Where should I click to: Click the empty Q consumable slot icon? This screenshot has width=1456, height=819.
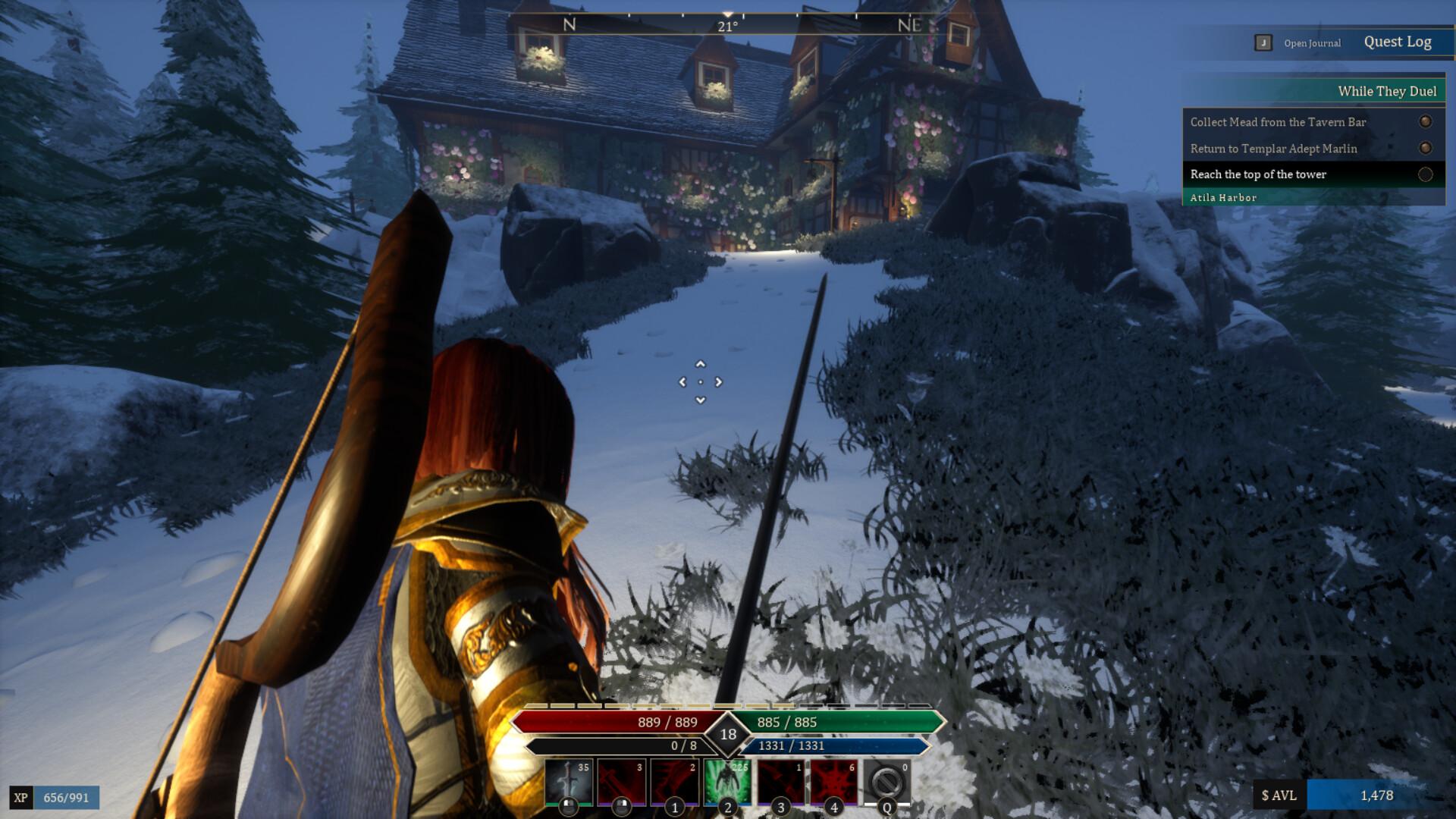pos(884,781)
